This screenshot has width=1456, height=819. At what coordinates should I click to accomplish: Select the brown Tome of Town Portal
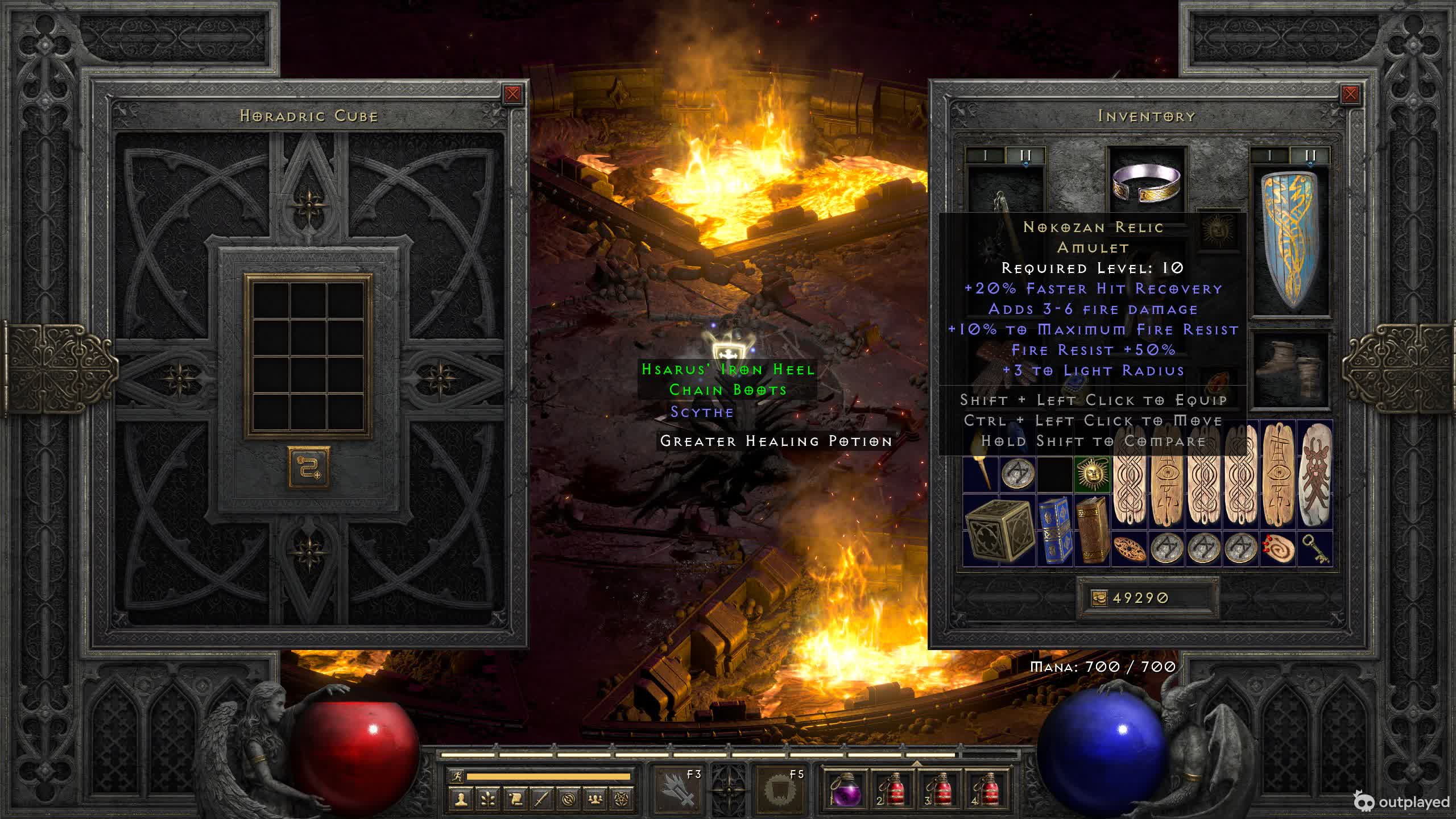click(1093, 530)
